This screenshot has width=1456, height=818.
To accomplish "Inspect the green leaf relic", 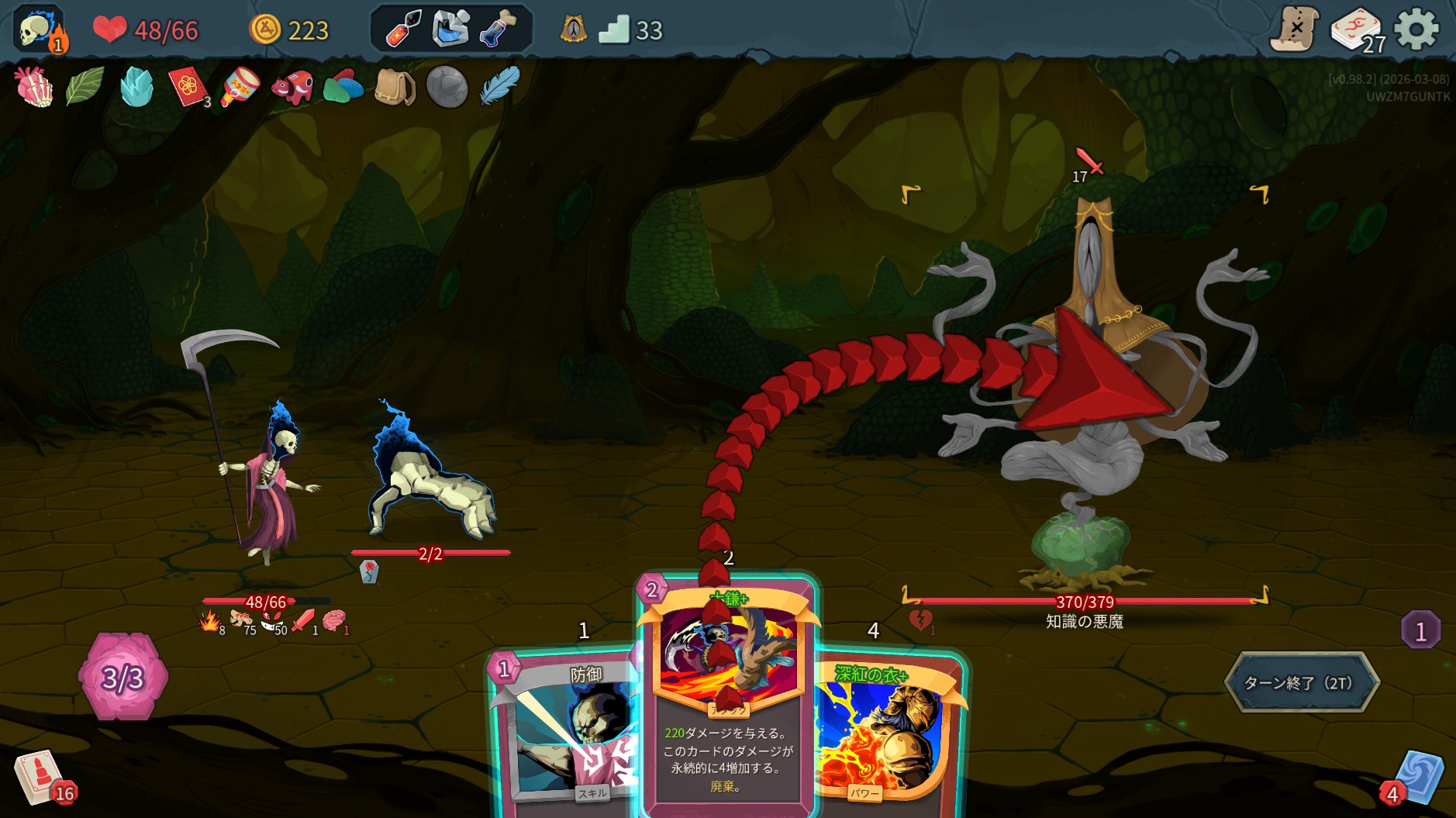I will pyautogui.click(x=85, y=86).
